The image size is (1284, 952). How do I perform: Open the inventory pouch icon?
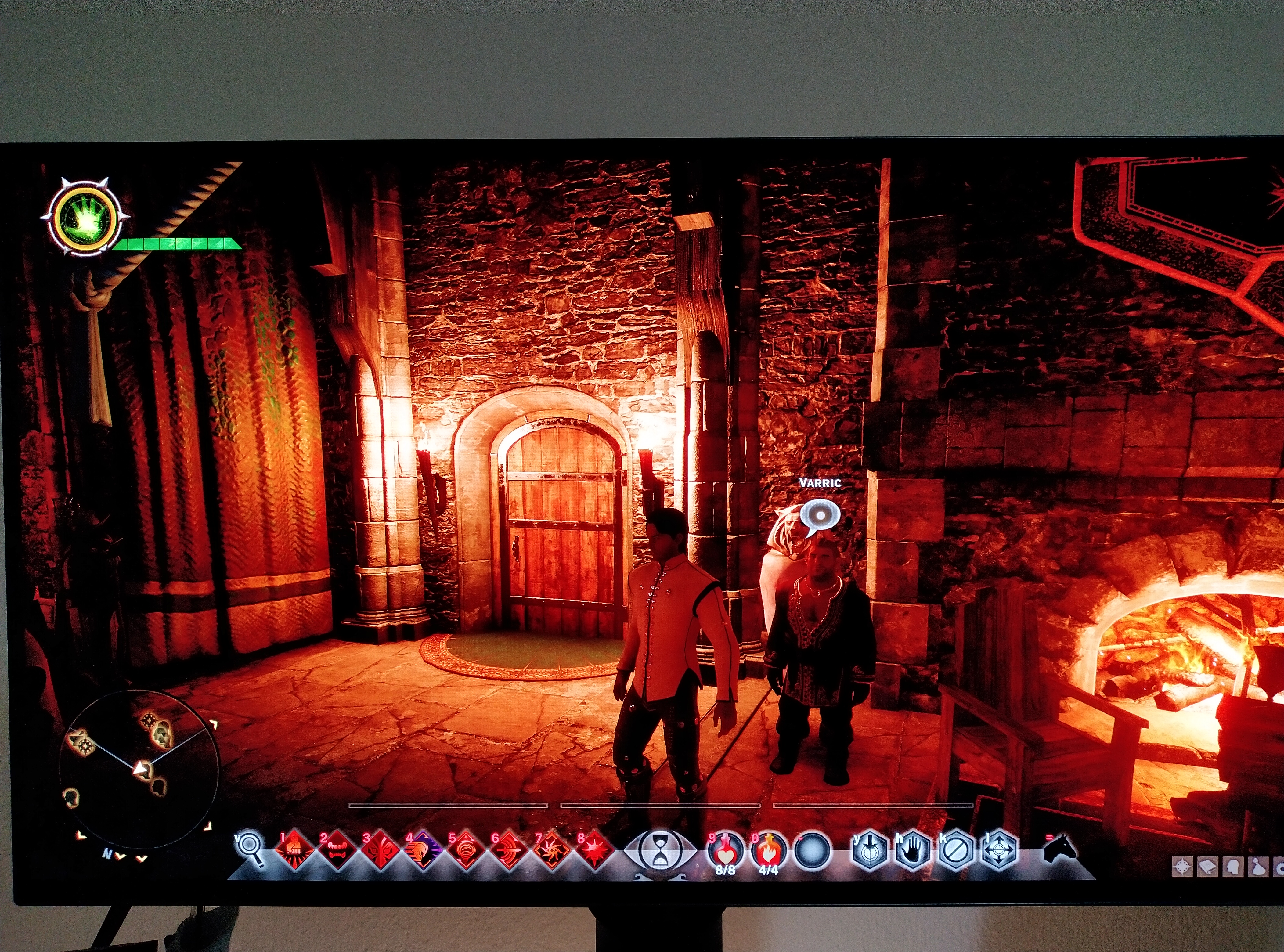click(1258, 867)
